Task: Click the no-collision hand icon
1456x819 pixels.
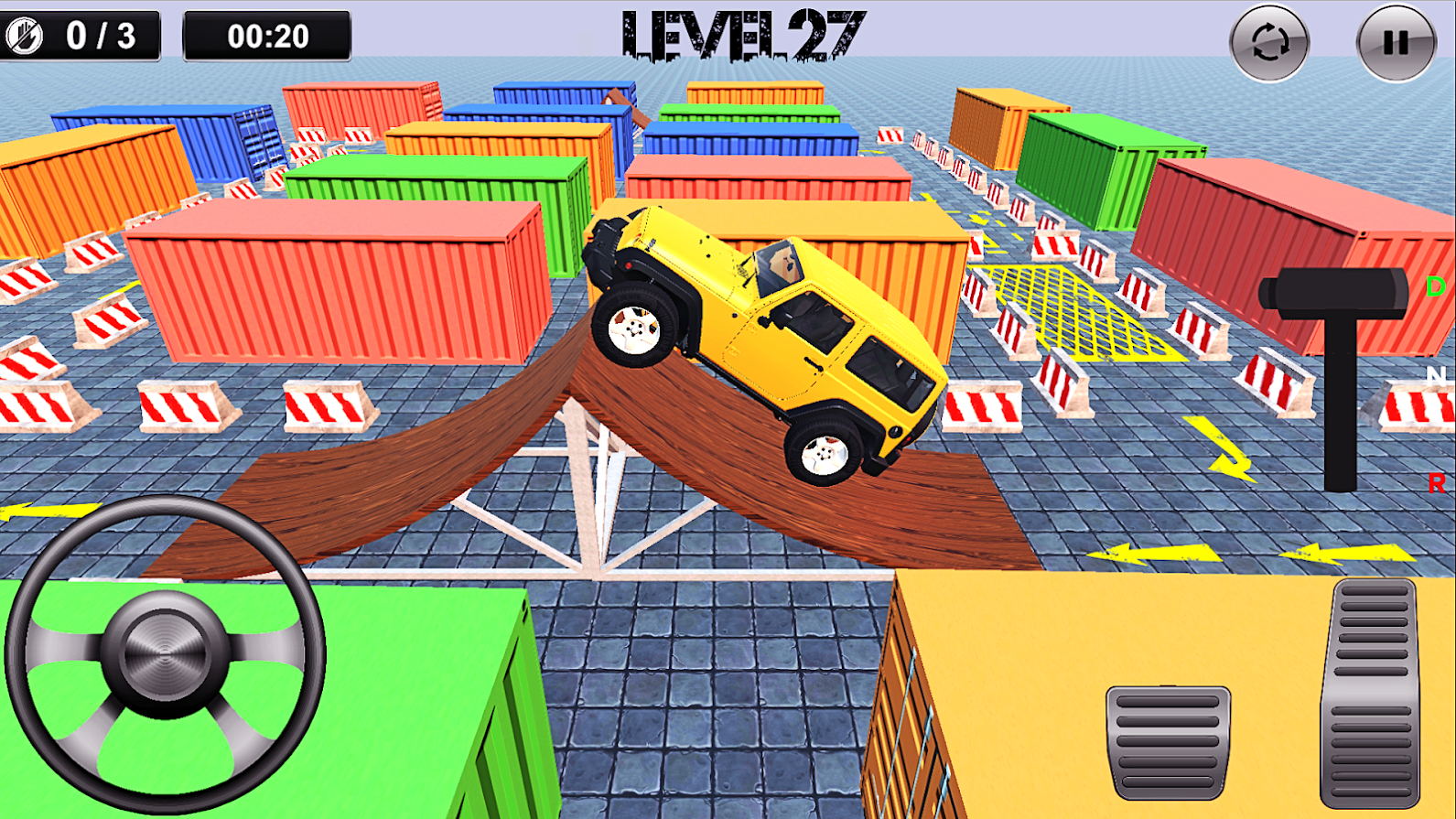Action: pyautogui.click(x=26, y=37)
